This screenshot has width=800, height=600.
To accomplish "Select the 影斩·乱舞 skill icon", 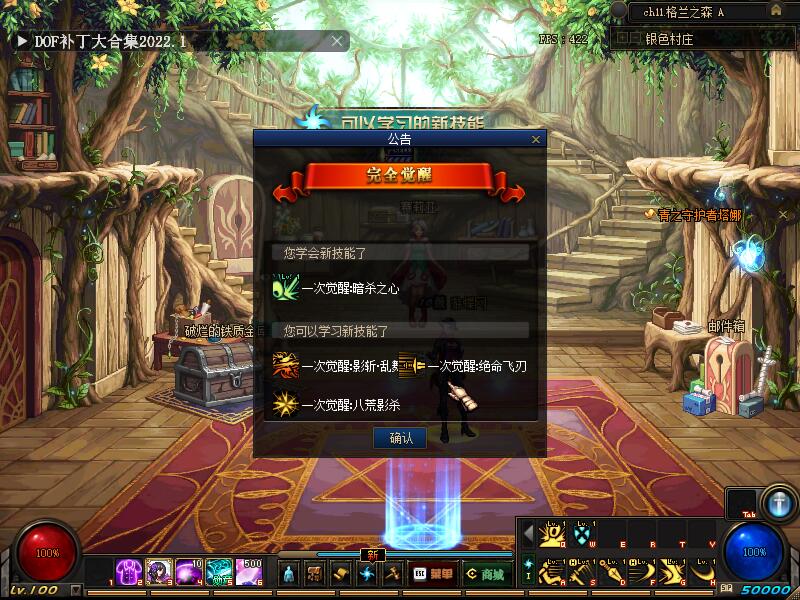I will 285,366.
